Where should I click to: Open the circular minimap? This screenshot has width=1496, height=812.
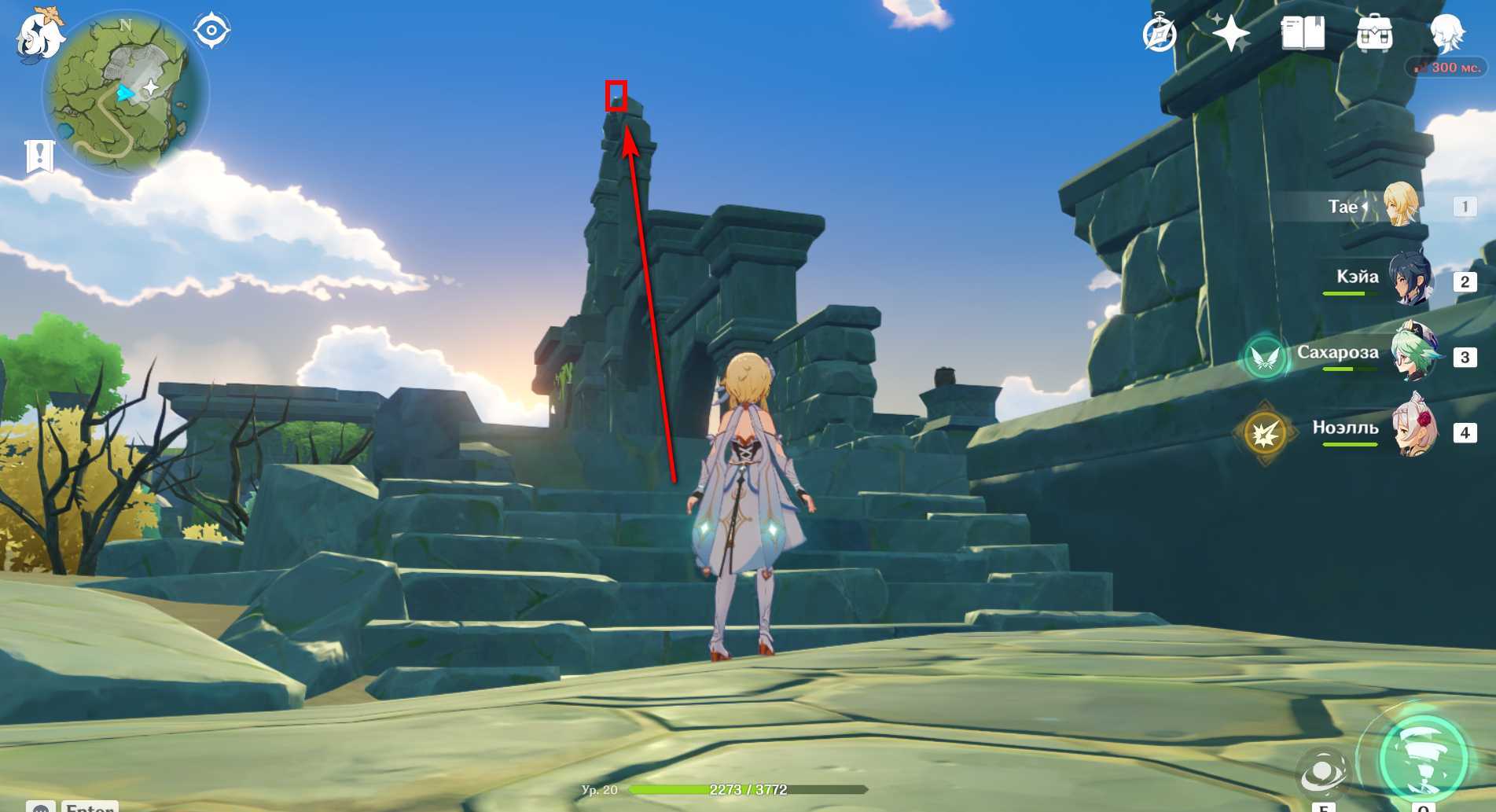[126, 96]
